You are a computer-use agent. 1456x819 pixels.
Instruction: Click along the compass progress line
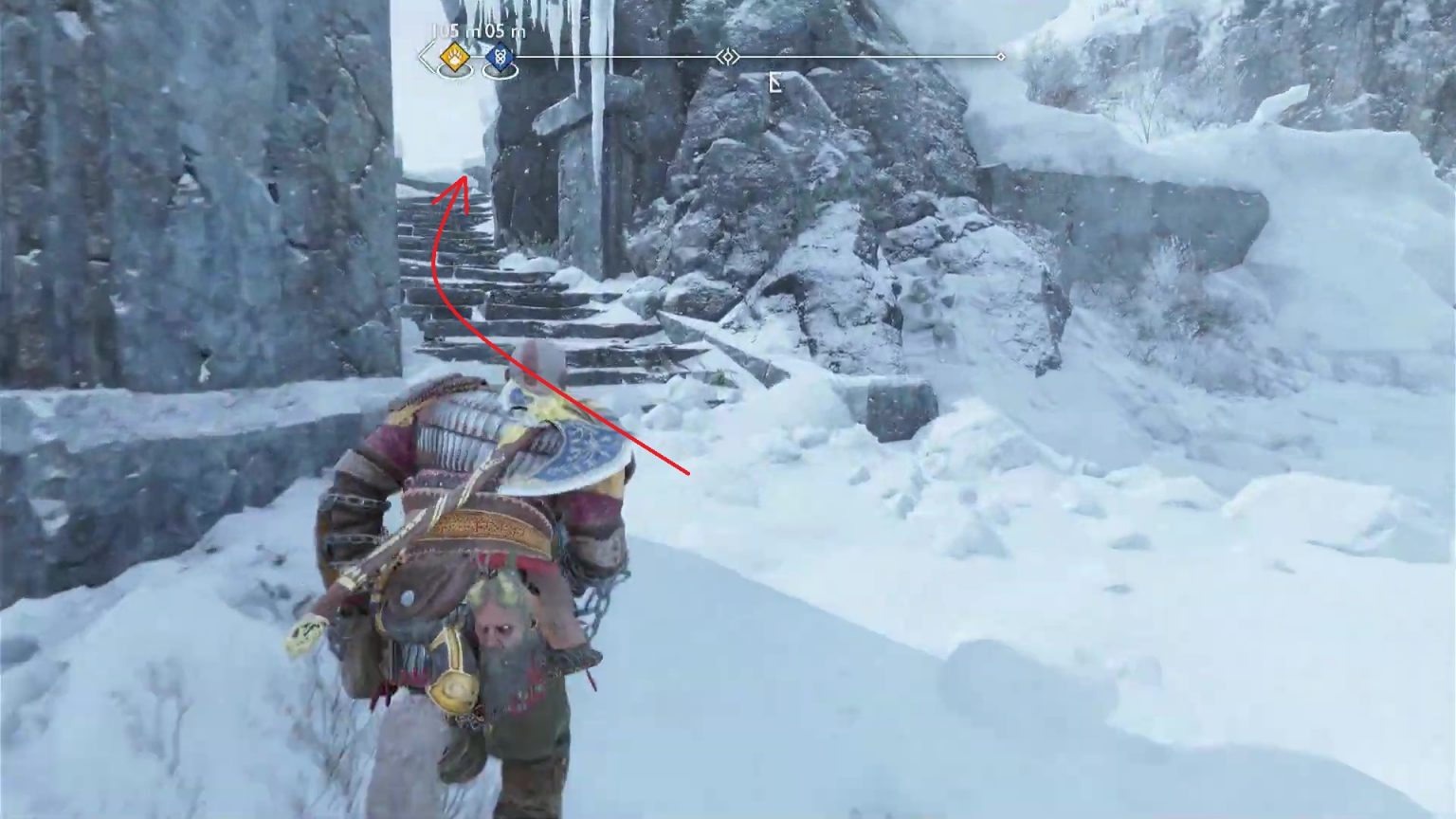pos(853,57)
